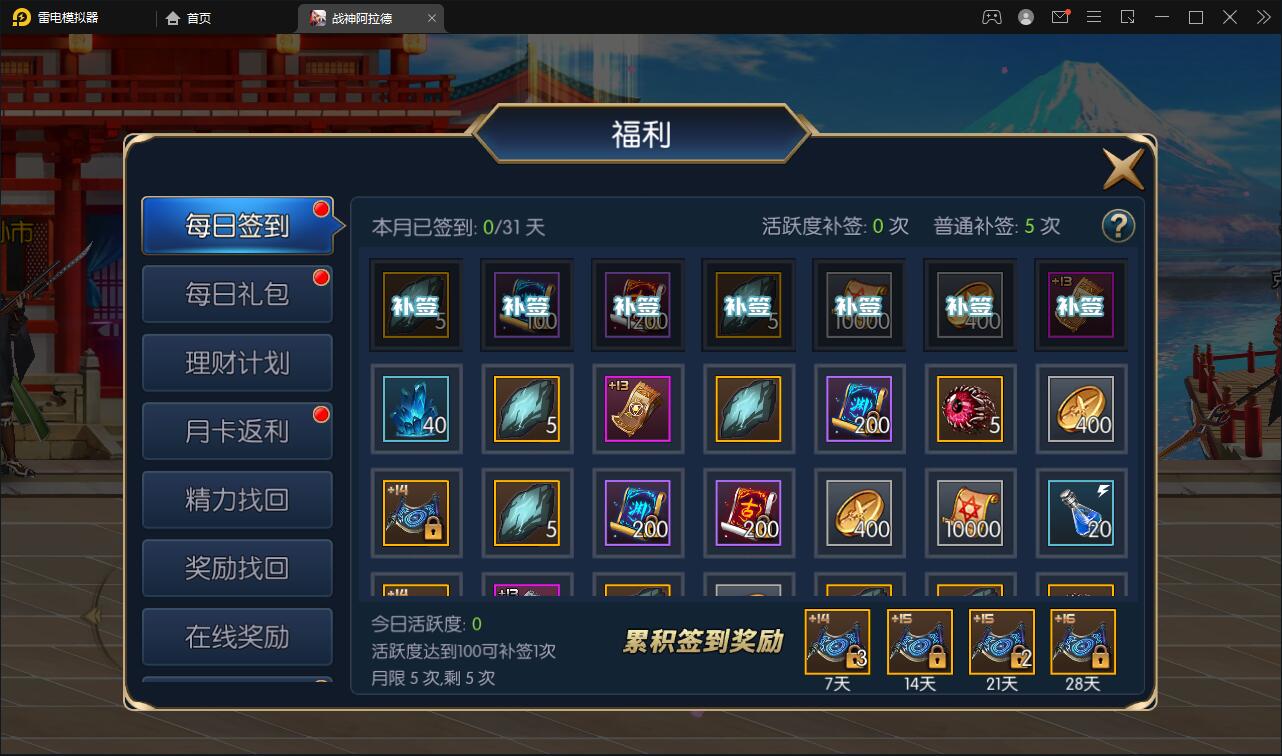
Task: Select the 20 energy potion reward icon
Action: click(1081, 513)
